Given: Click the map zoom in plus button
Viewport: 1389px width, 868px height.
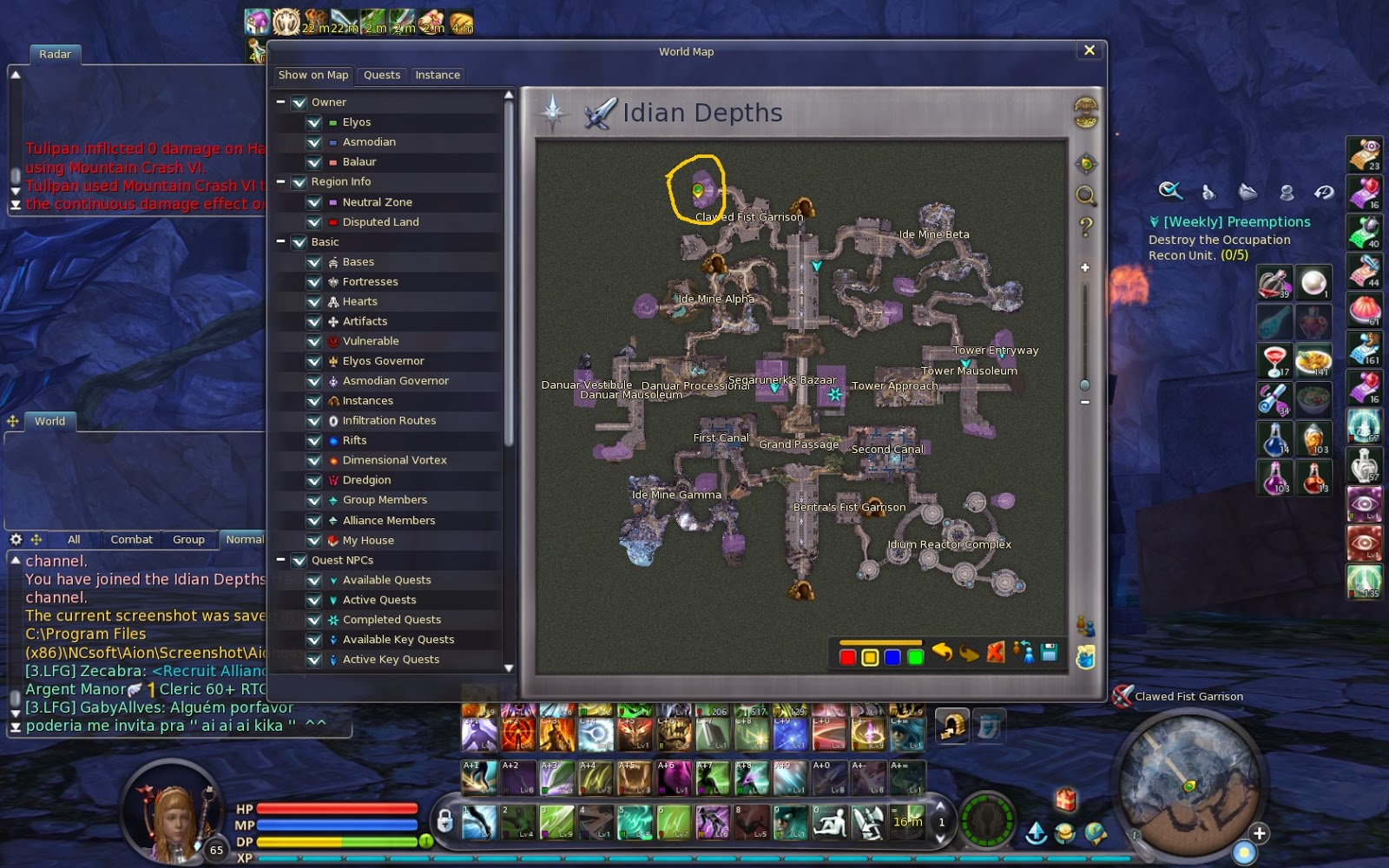Looking at the screenshot, I should pyautogui.click(x=1084, y=267).
